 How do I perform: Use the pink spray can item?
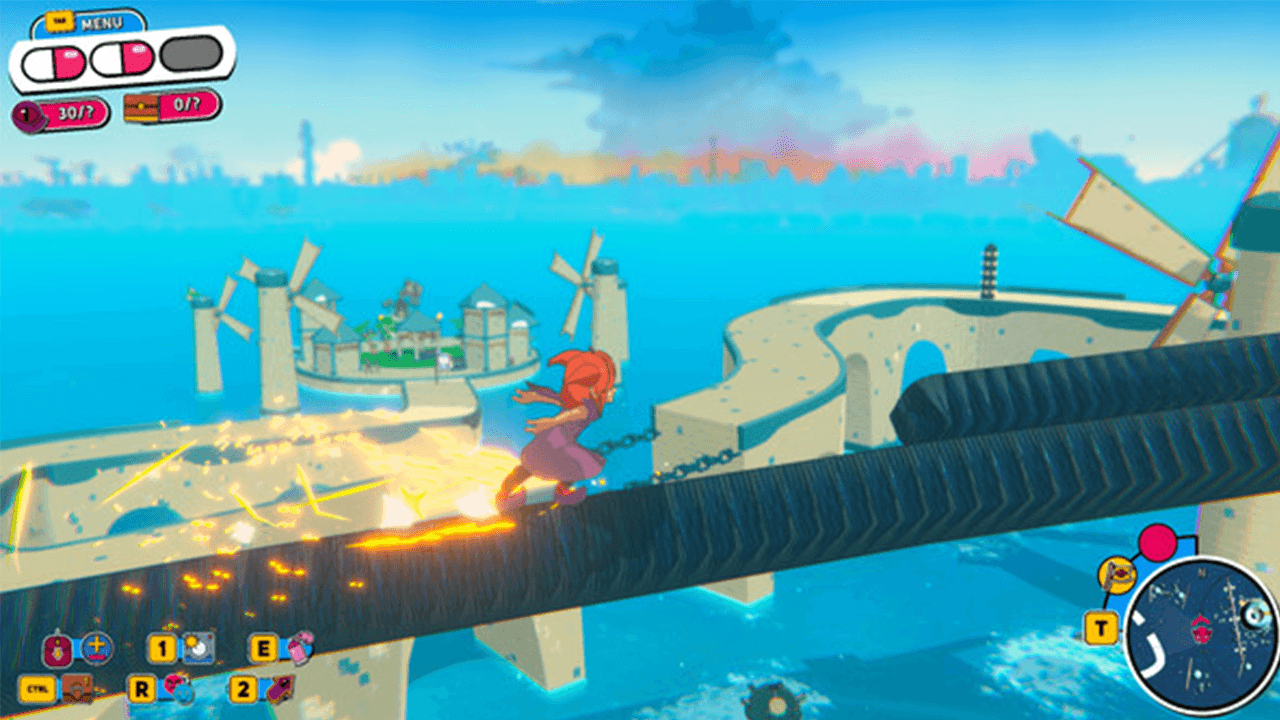(x=299, y=648)
